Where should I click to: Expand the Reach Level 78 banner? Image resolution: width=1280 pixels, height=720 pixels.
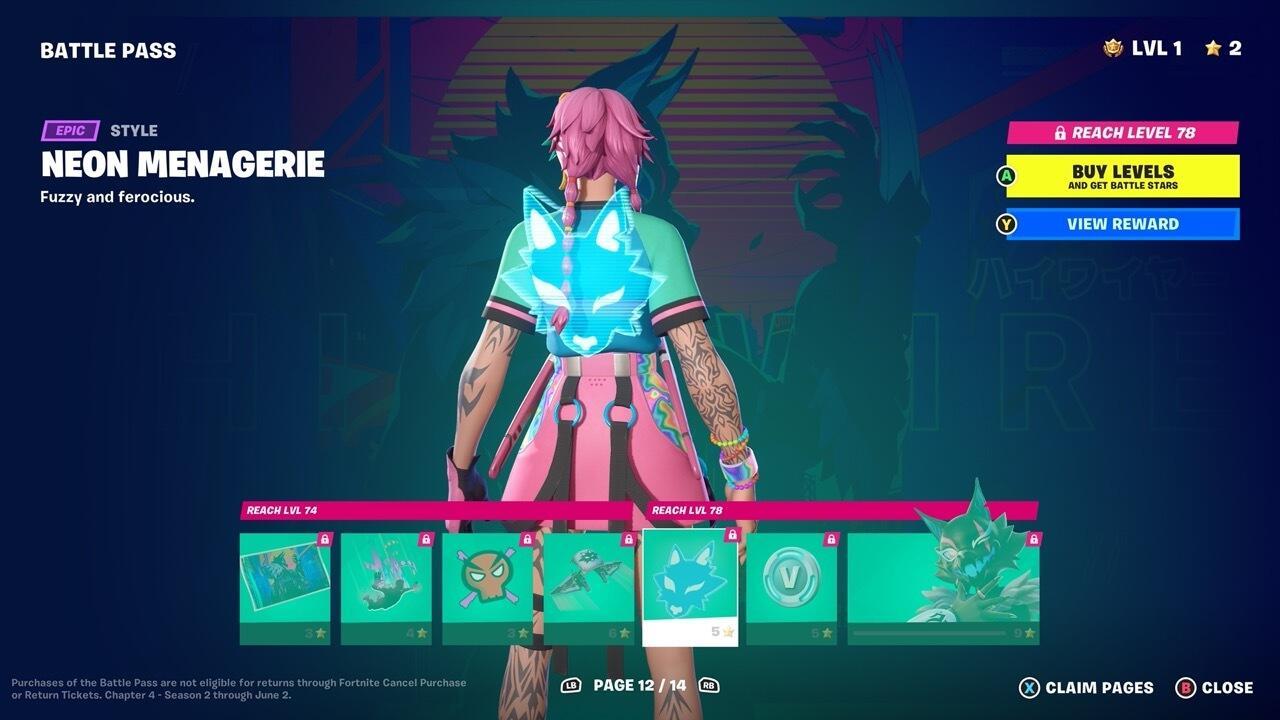point(1122,131)
